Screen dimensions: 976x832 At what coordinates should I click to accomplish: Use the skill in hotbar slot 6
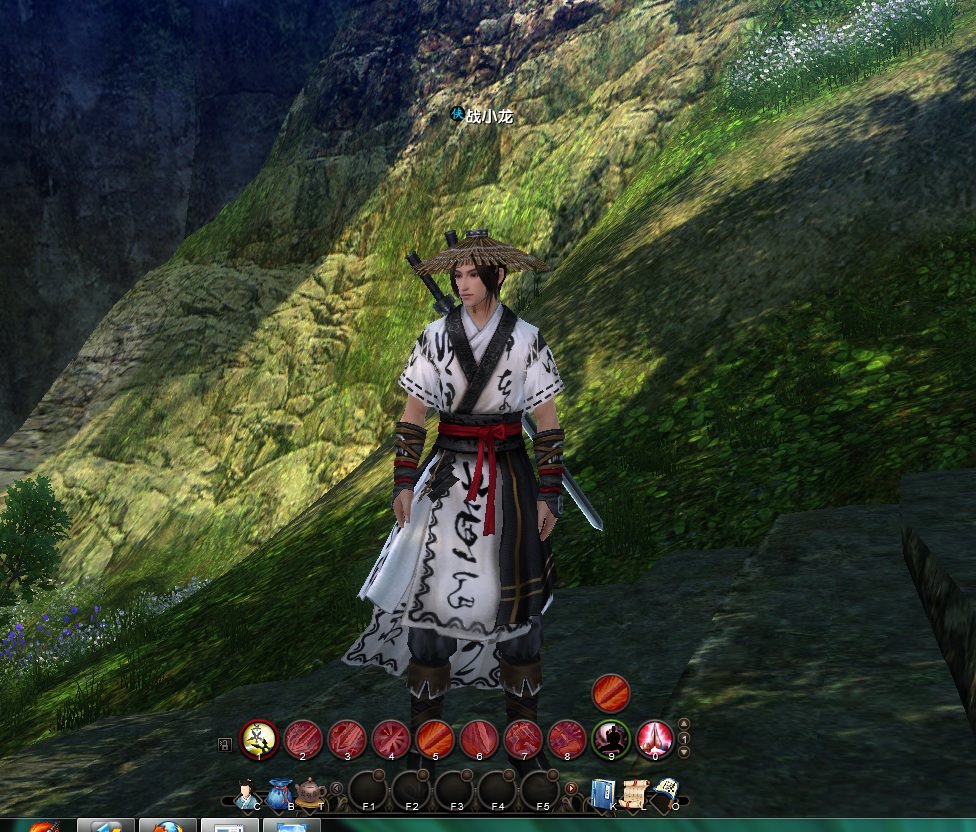(x=479, y=739)
